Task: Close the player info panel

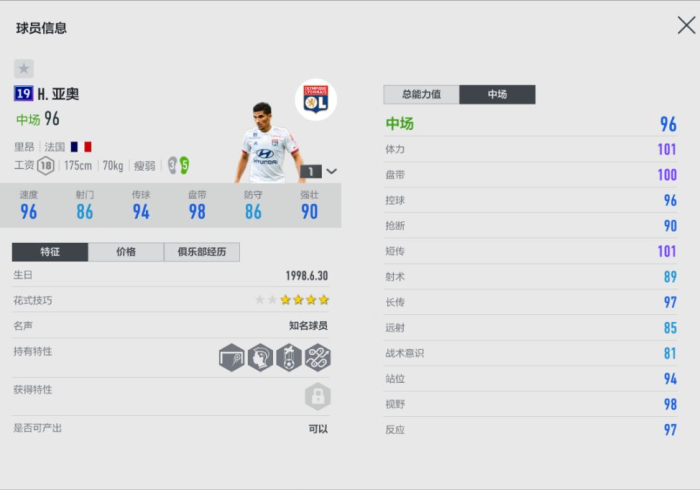Action: click(x=686, y=26)
